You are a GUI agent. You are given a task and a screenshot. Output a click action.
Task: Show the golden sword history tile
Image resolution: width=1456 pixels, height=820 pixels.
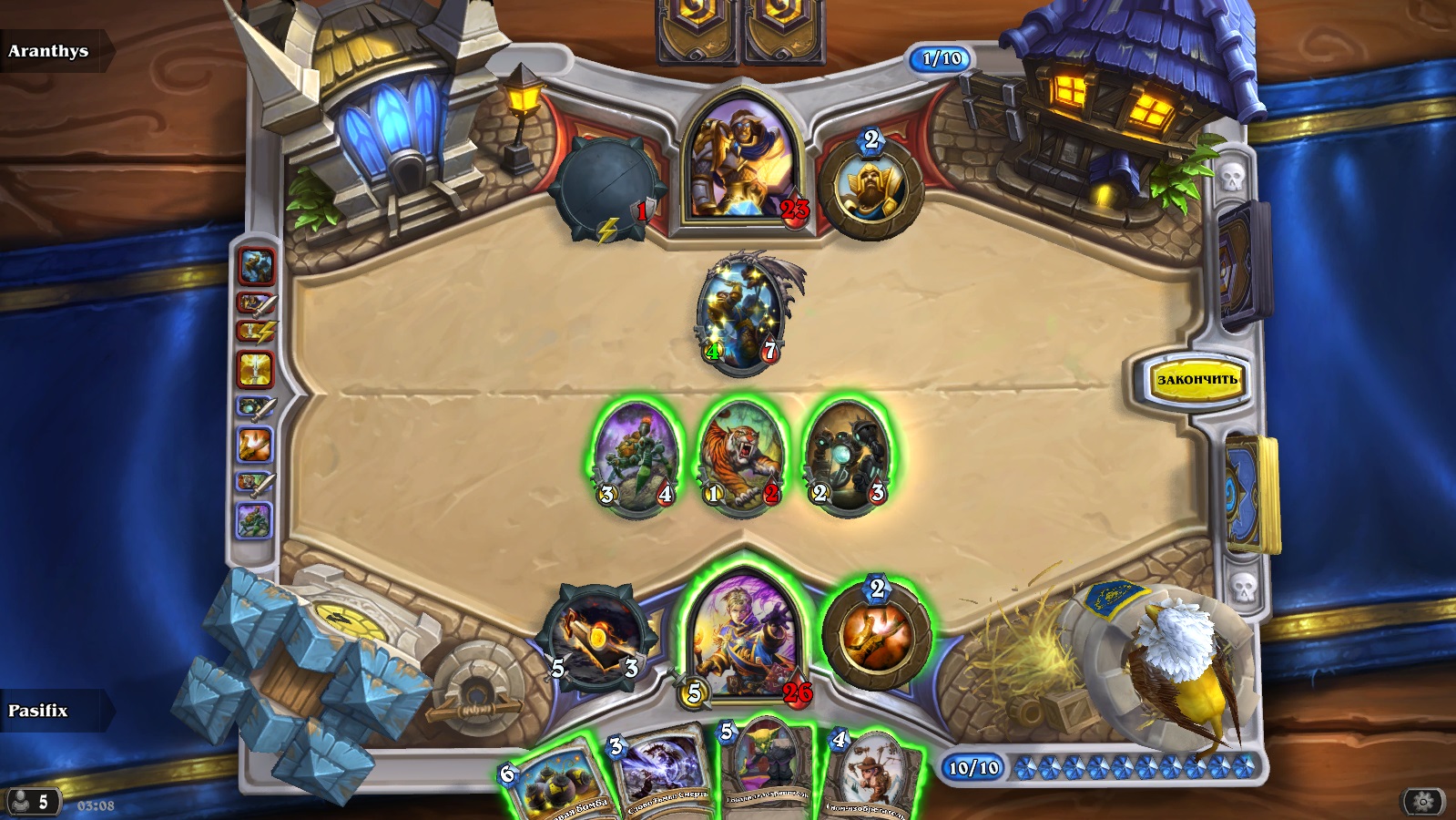tap(255, 370)
